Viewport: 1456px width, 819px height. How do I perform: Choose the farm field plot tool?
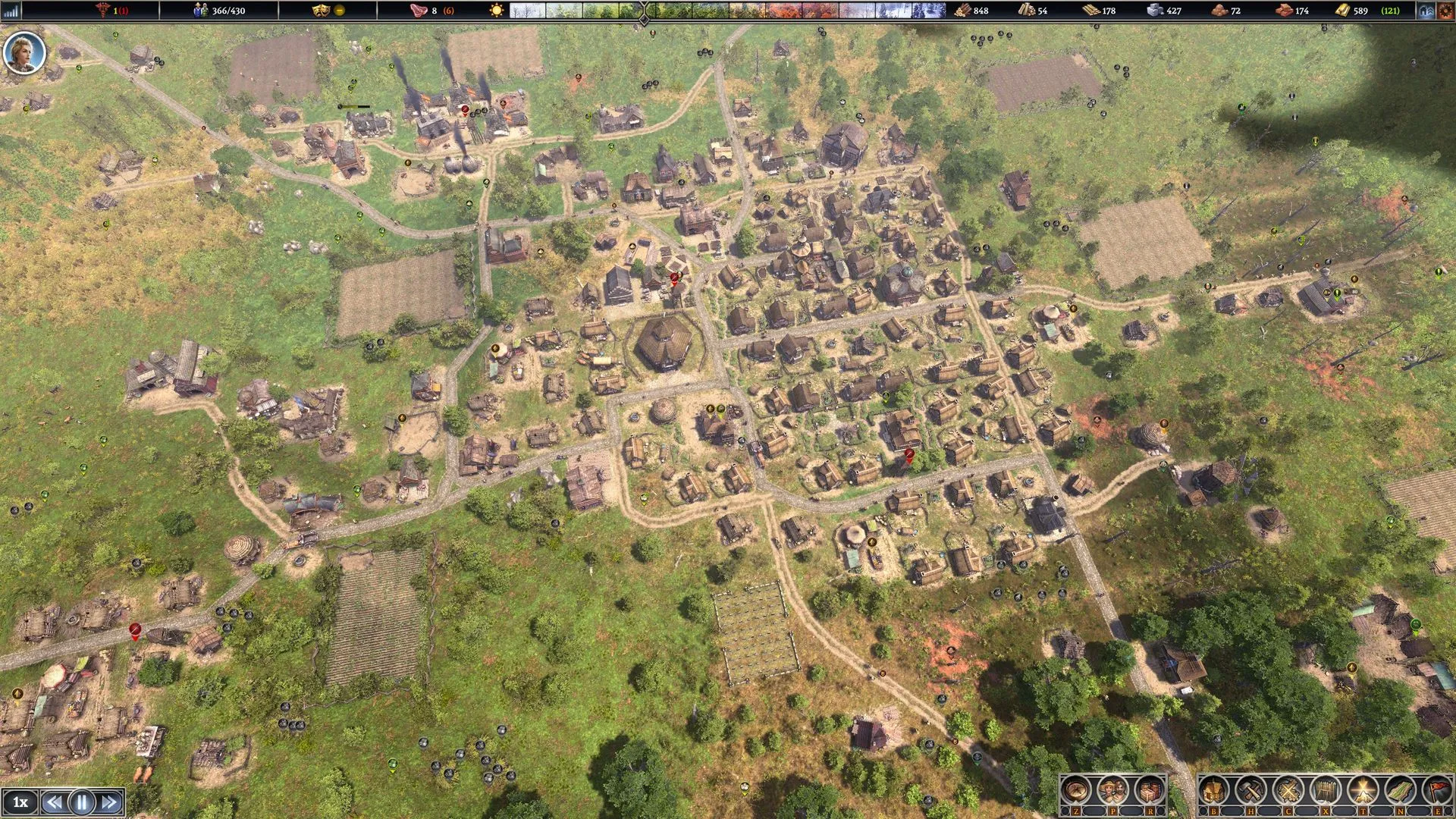coord(1399,790)
